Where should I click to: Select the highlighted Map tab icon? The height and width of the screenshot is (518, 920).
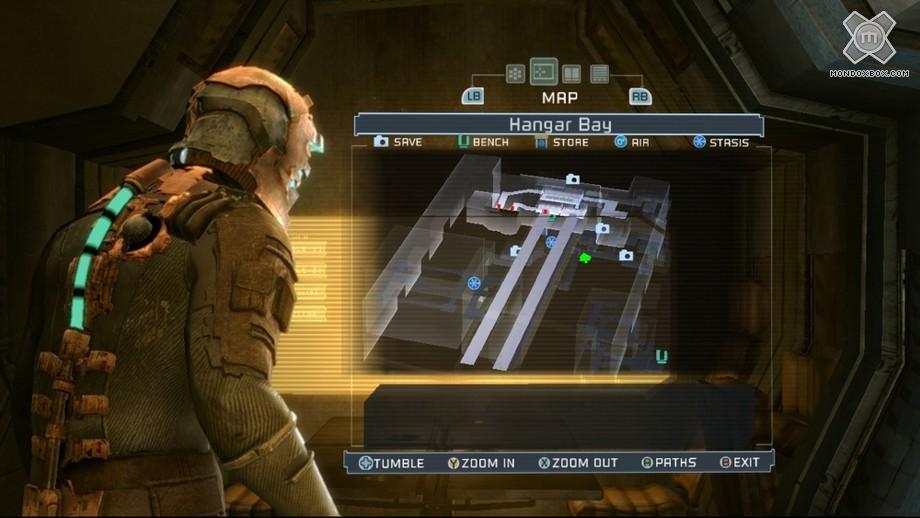coord(544,71)
